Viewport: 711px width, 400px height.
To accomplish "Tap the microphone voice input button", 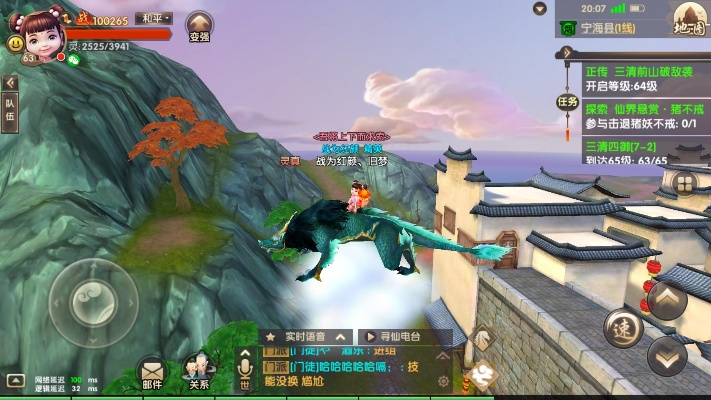I will coord(245,370).
